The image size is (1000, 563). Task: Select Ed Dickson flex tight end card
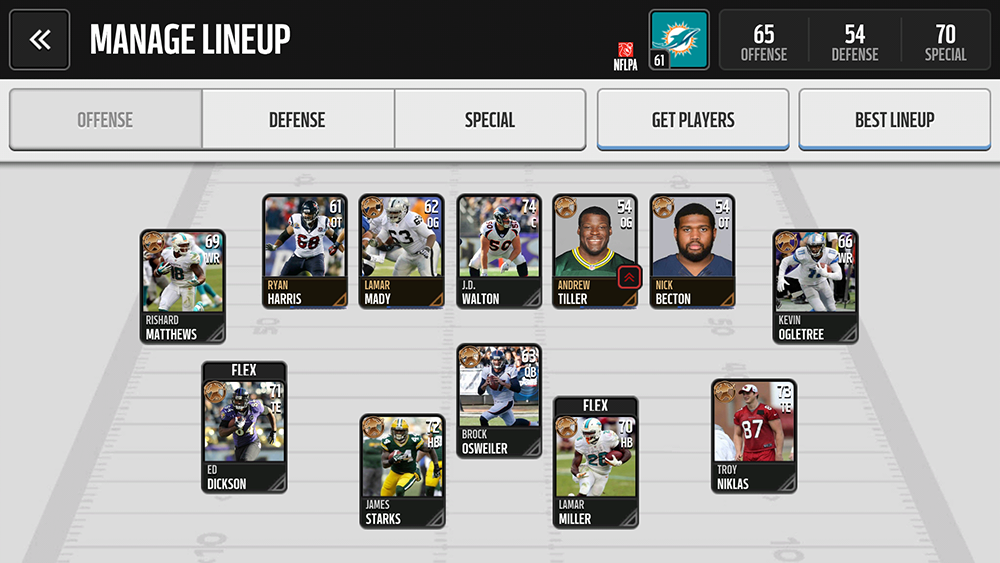245,428
